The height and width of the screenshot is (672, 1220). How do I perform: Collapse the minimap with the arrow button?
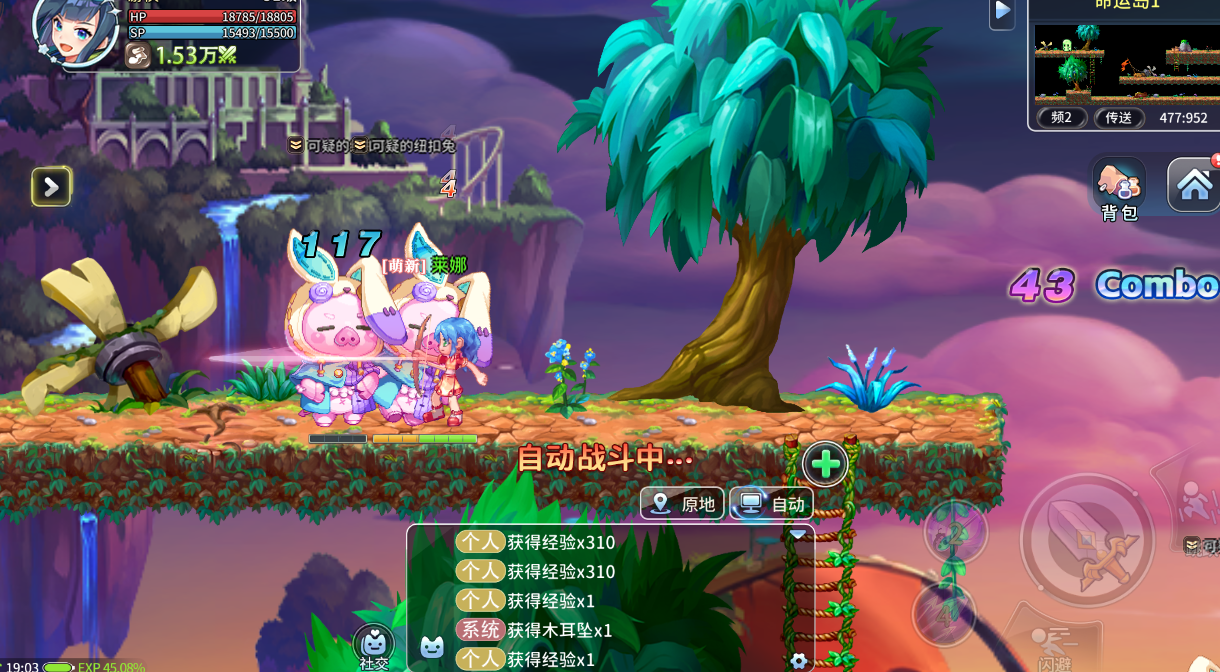coord(1002,13)
